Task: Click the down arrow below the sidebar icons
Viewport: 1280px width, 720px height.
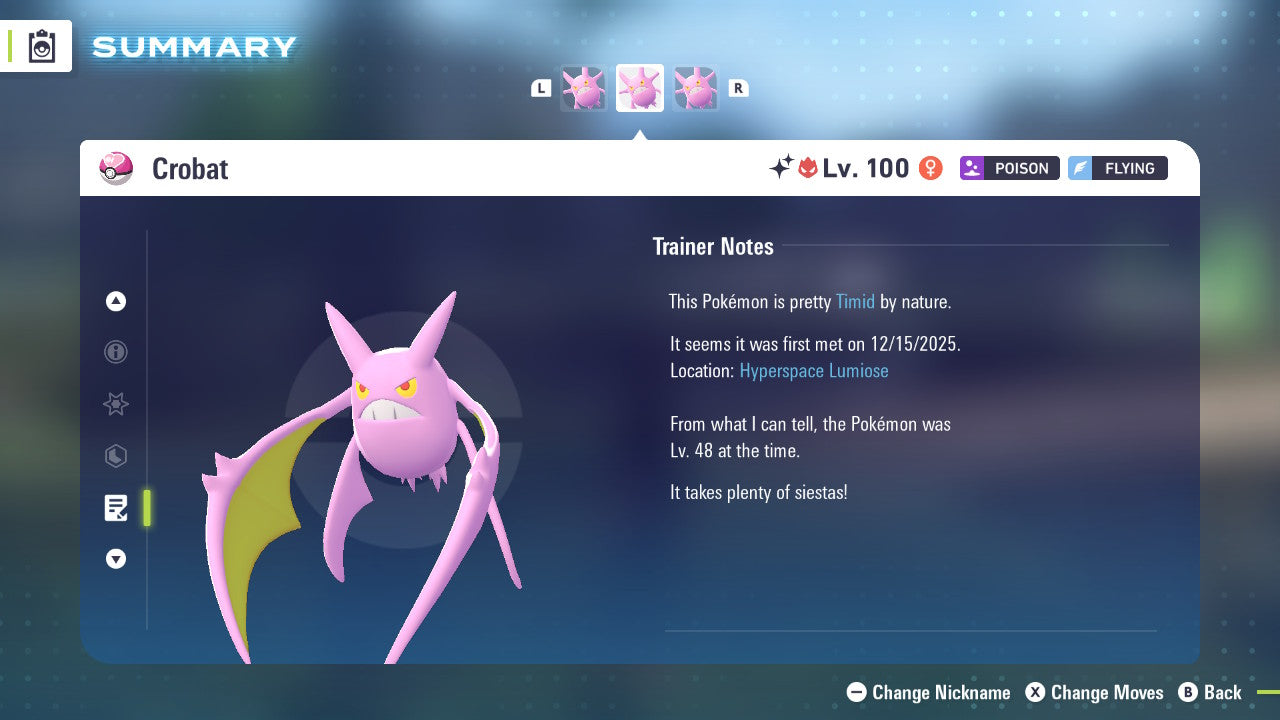Action: click(115, 559)
